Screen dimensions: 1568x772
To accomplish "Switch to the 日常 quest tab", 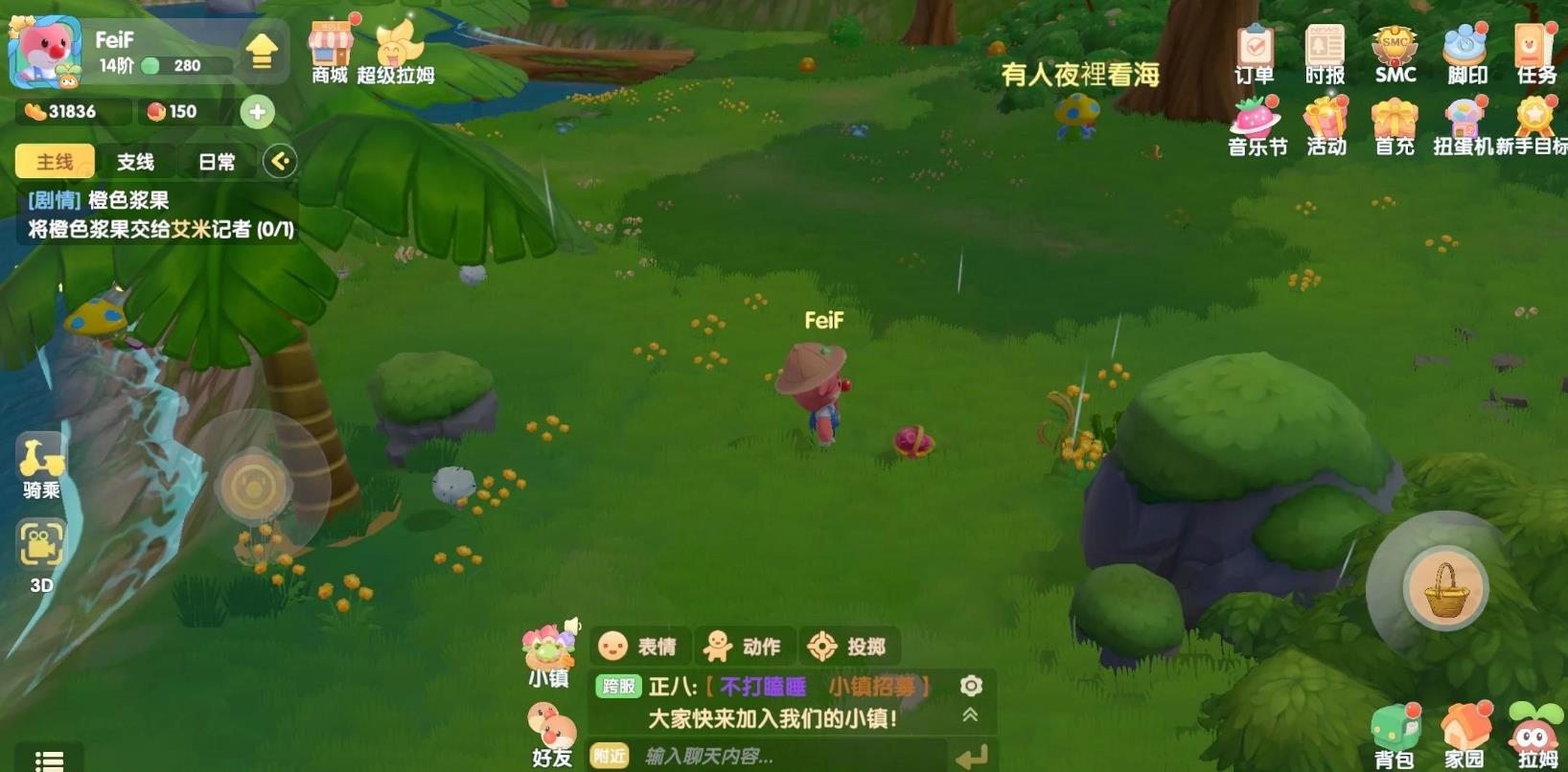I will [218, 161].
